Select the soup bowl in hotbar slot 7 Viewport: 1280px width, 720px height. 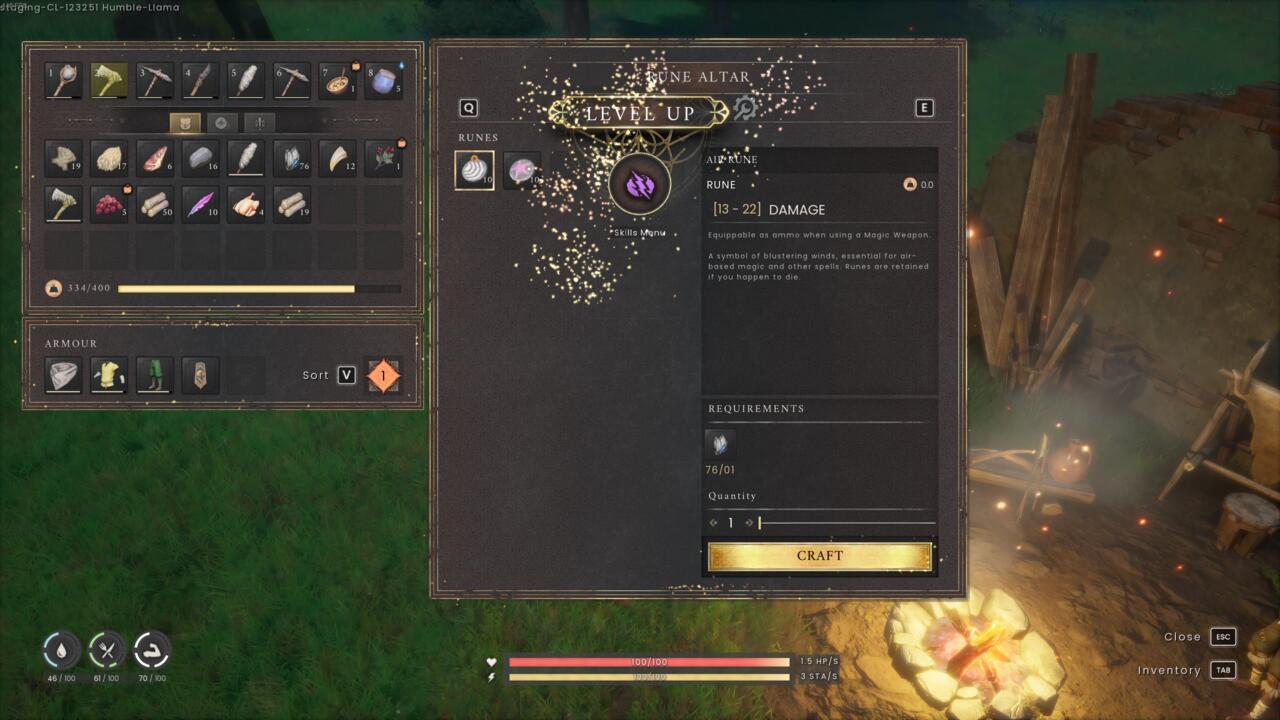click(337, 80)
